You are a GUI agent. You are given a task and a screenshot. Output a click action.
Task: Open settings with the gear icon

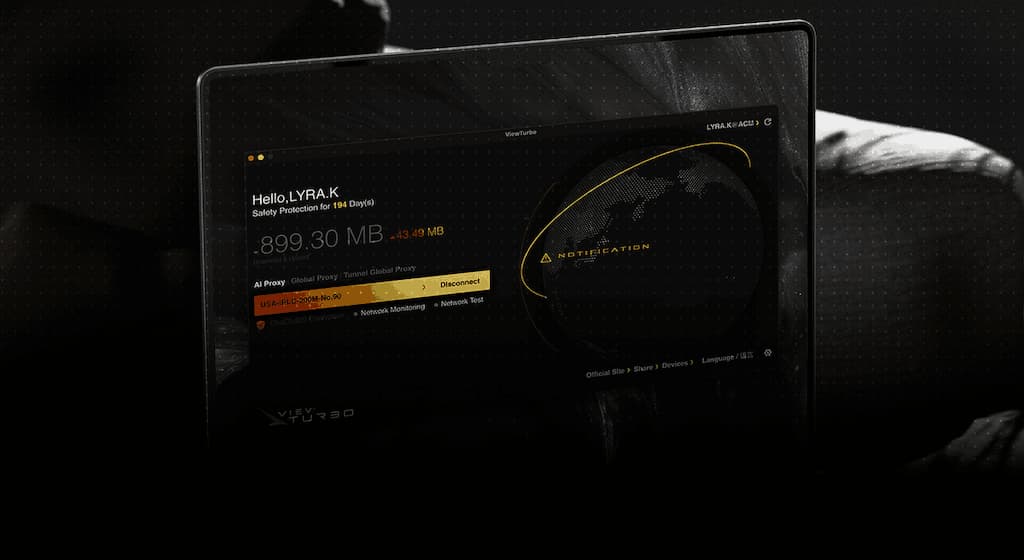[x=767, y=352]
